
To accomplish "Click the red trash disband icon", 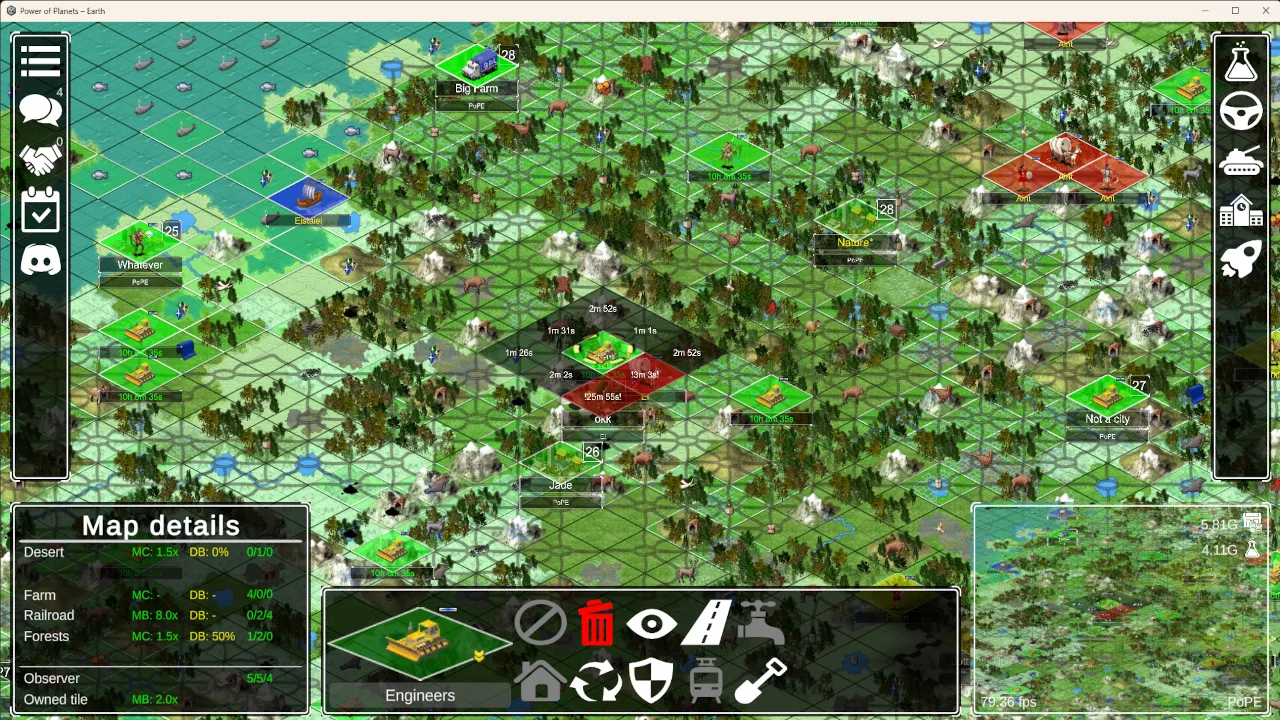I will pos(596,623).
